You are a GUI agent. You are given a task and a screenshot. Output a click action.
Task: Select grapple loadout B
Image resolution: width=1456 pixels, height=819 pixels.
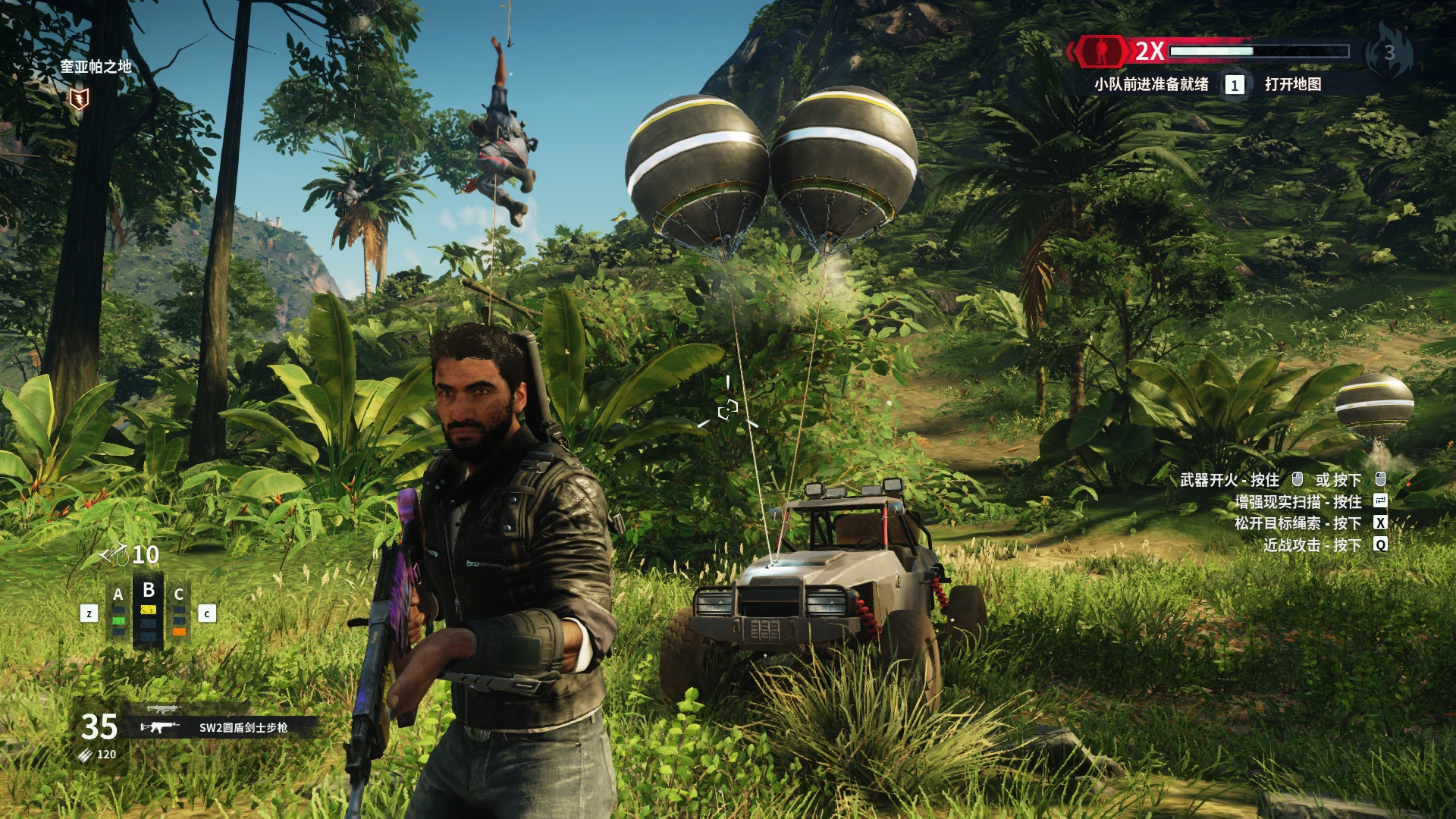click(x=149, y=611)
